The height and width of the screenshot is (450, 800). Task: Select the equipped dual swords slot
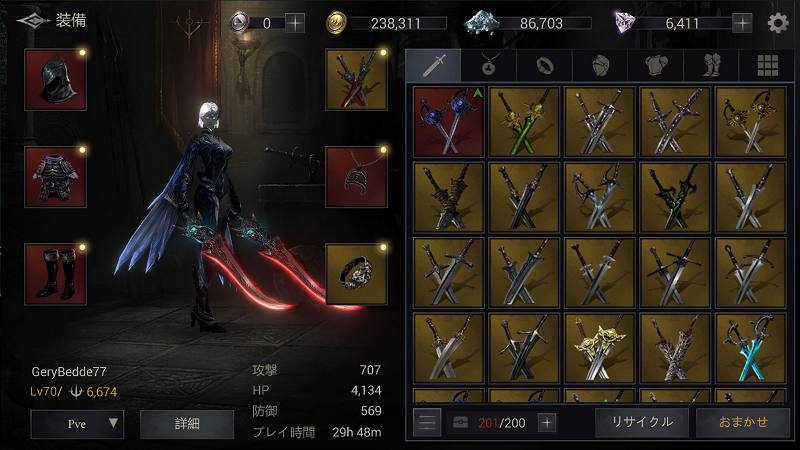click(x=356, y=79)
